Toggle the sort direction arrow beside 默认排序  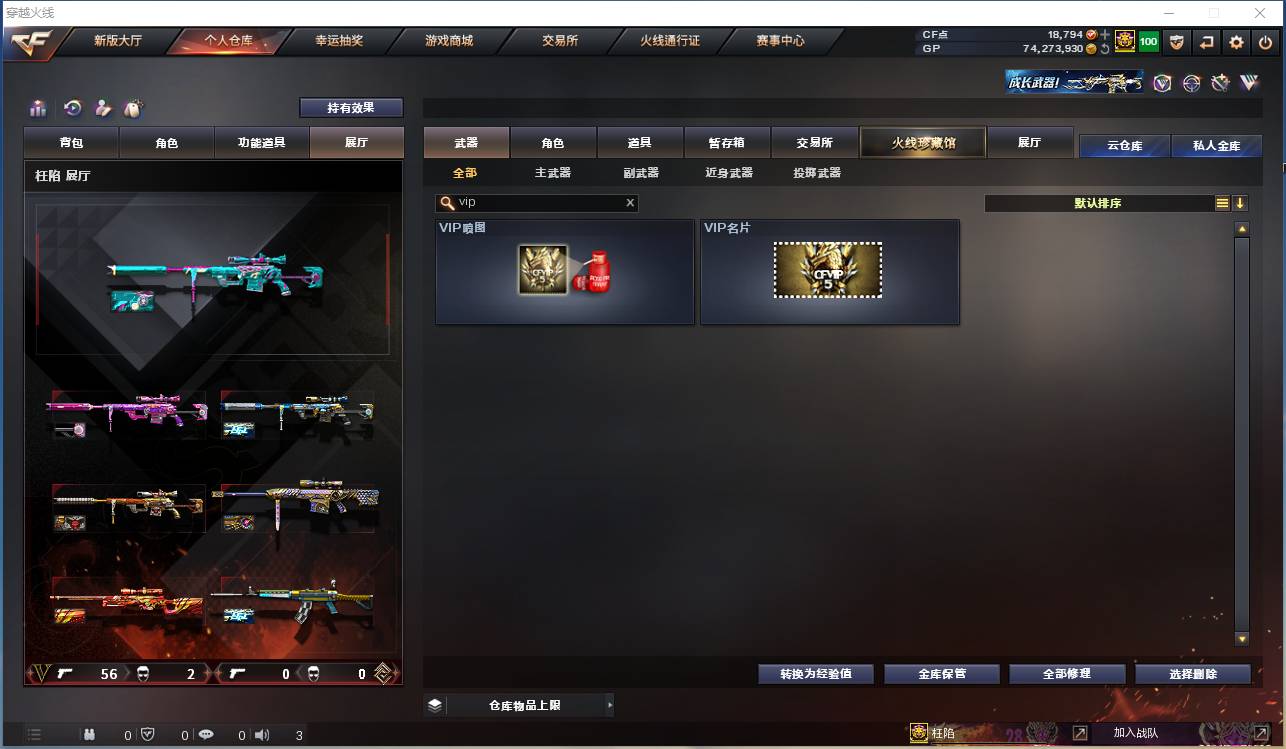pyautogui.click(x=1240, y=203)
